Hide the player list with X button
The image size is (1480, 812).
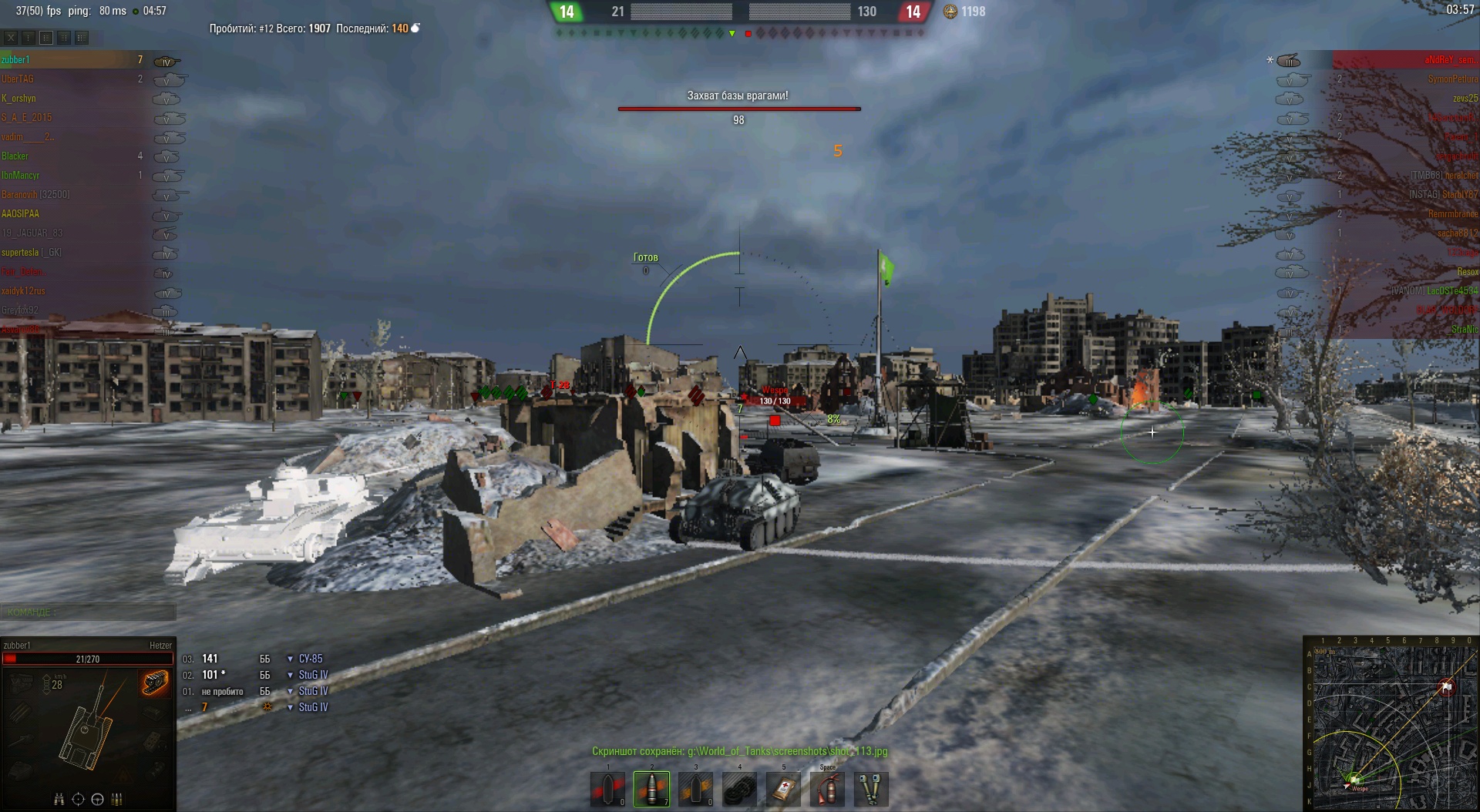coord(11,37)
